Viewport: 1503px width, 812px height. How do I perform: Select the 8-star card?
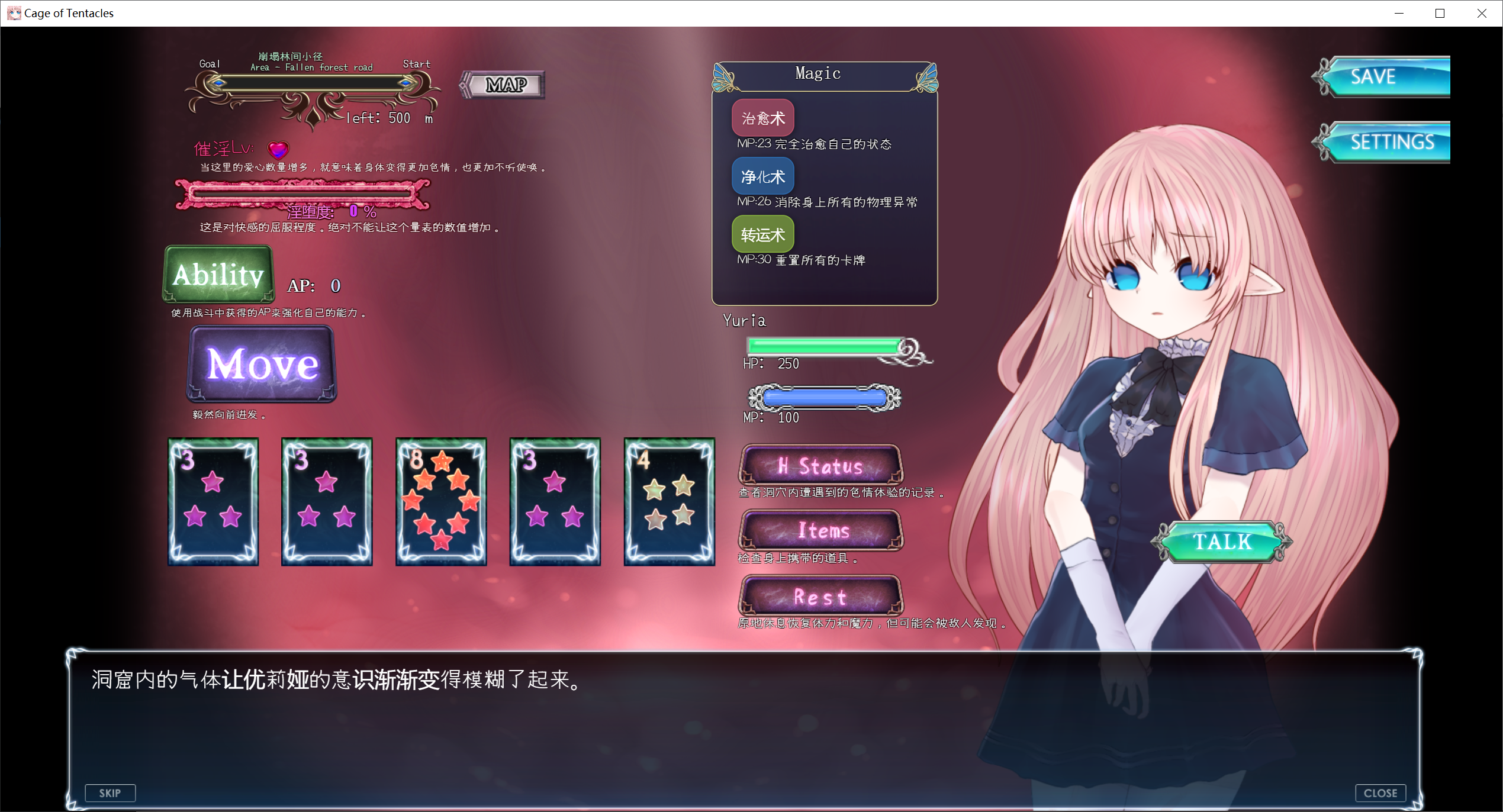coord(440,501)
